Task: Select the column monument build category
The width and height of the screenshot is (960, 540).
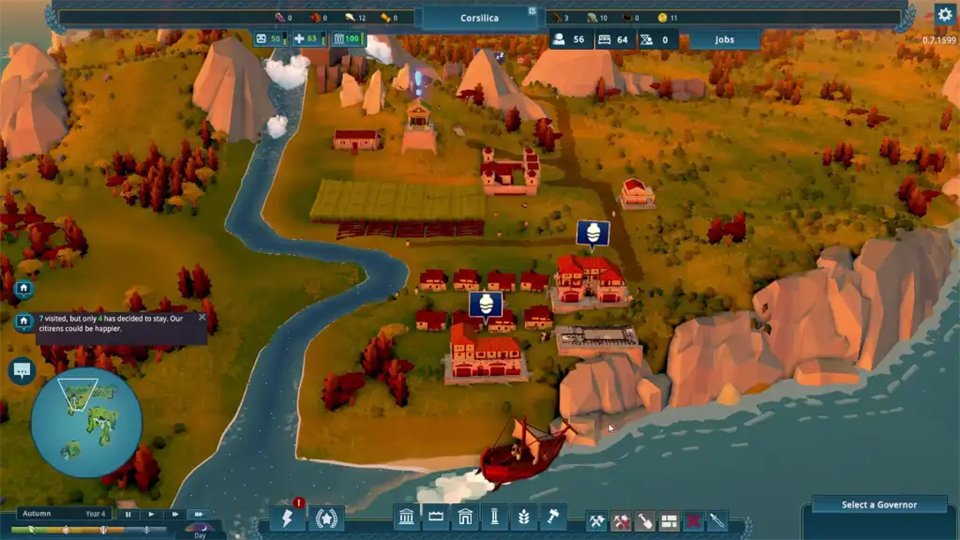Action: pos(494,517)
